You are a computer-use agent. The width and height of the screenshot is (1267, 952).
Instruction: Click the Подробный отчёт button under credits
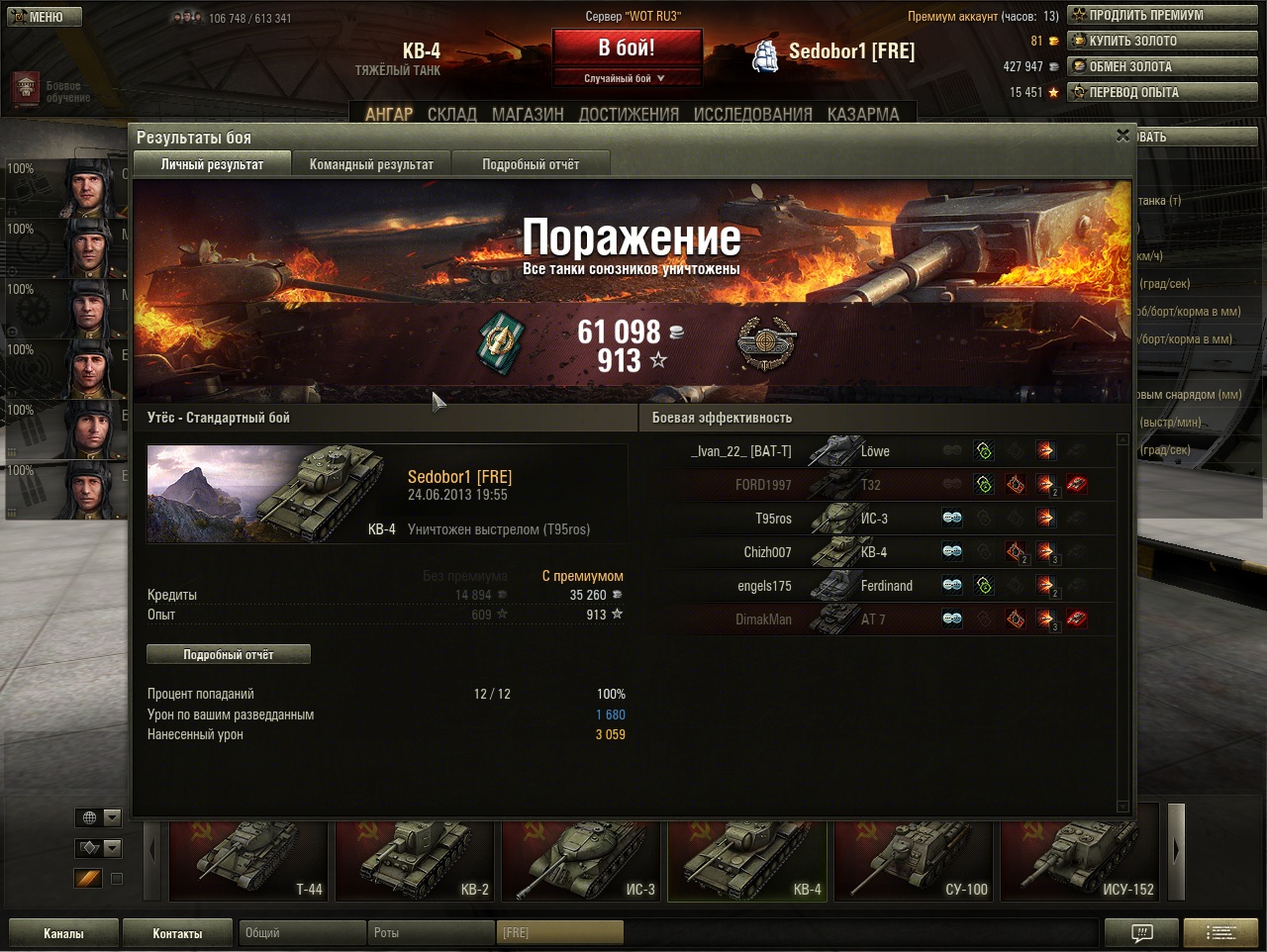(229, 654)
